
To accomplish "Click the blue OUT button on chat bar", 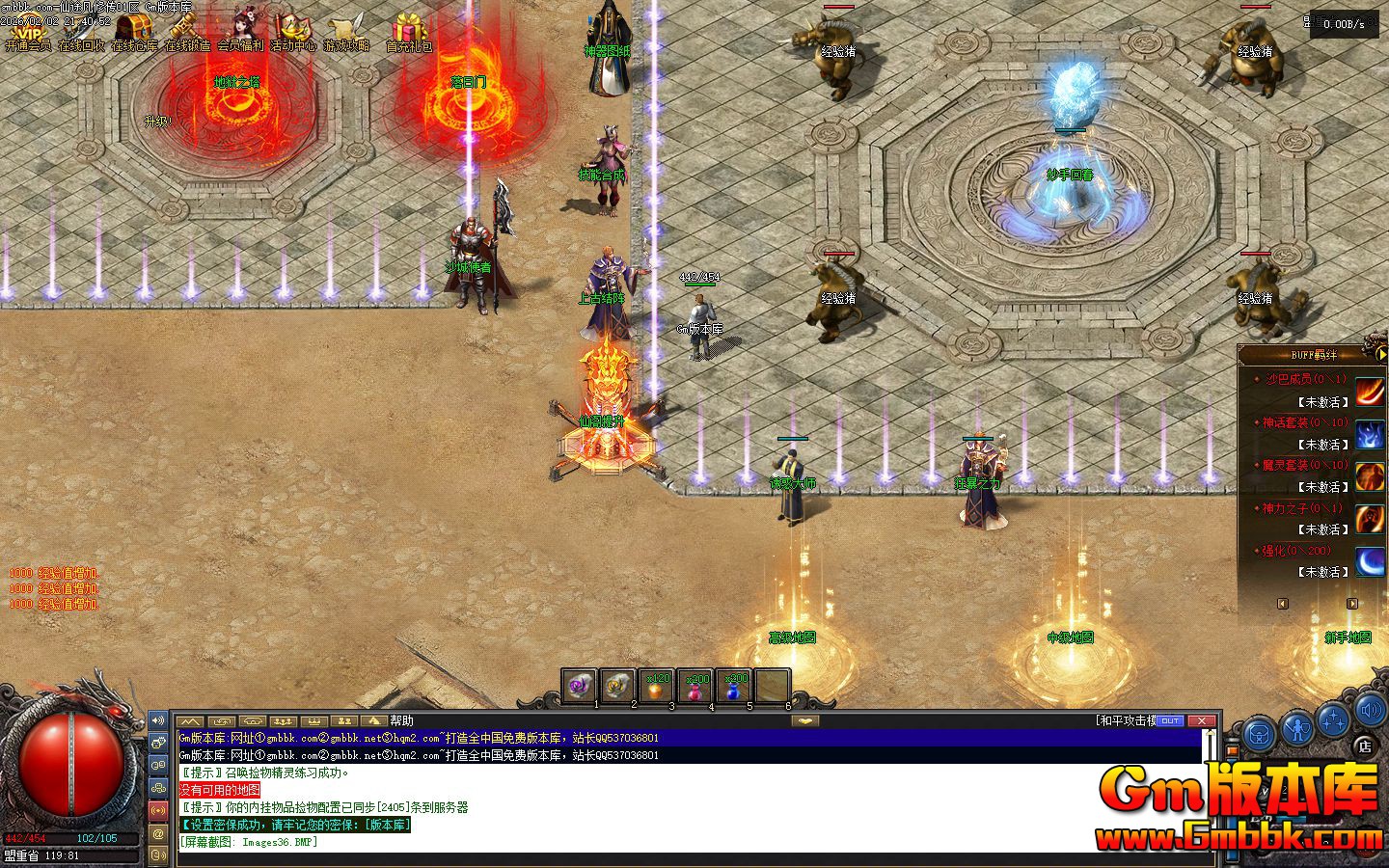I will point(1170,720).
